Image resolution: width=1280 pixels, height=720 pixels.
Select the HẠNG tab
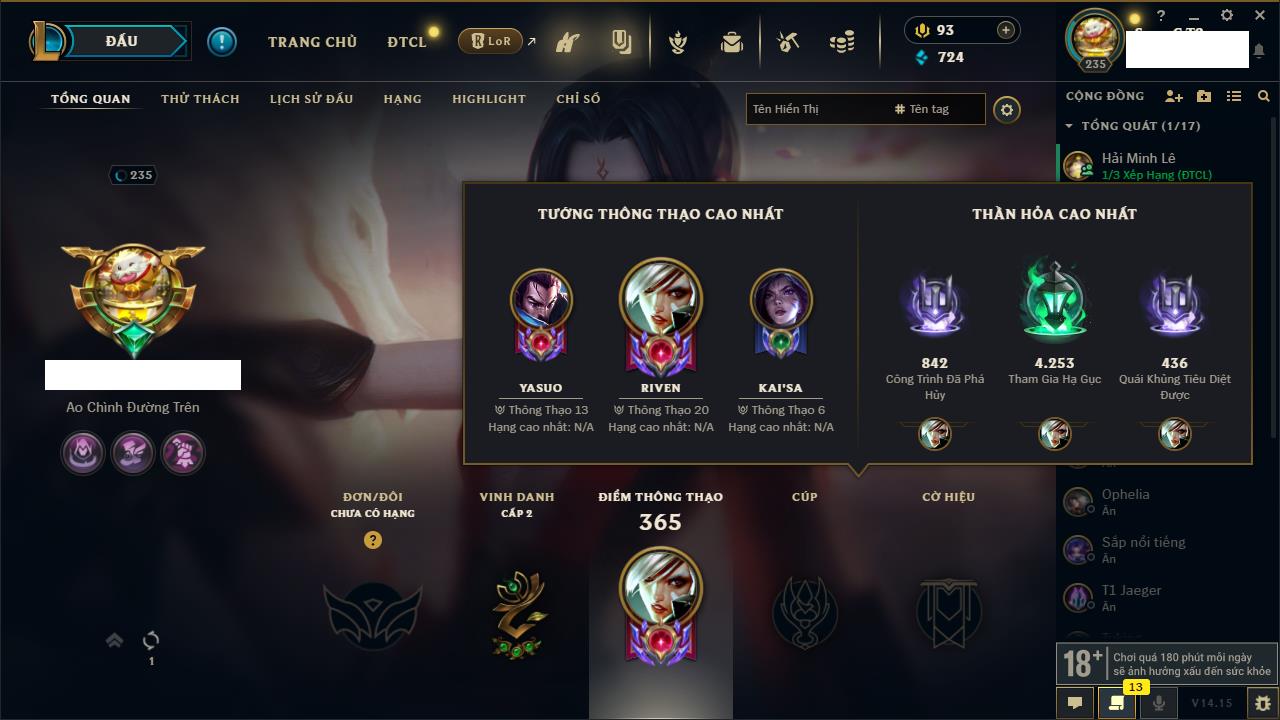tap(402, 99)
